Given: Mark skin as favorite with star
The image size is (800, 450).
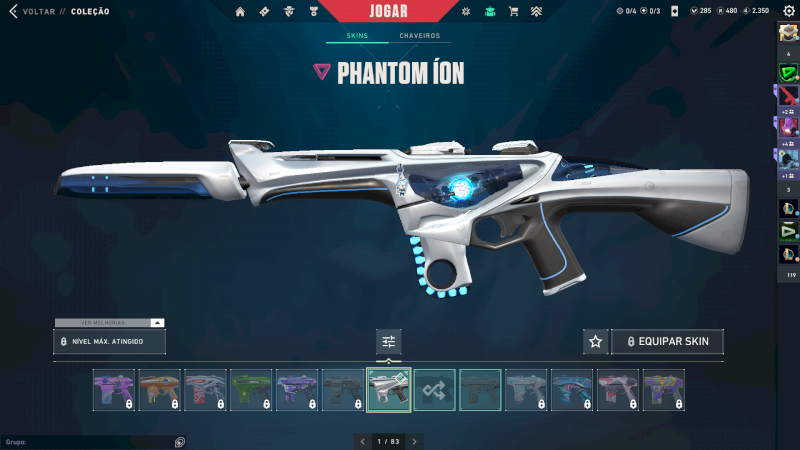Looking at the screenshot, I should (596, 342).
